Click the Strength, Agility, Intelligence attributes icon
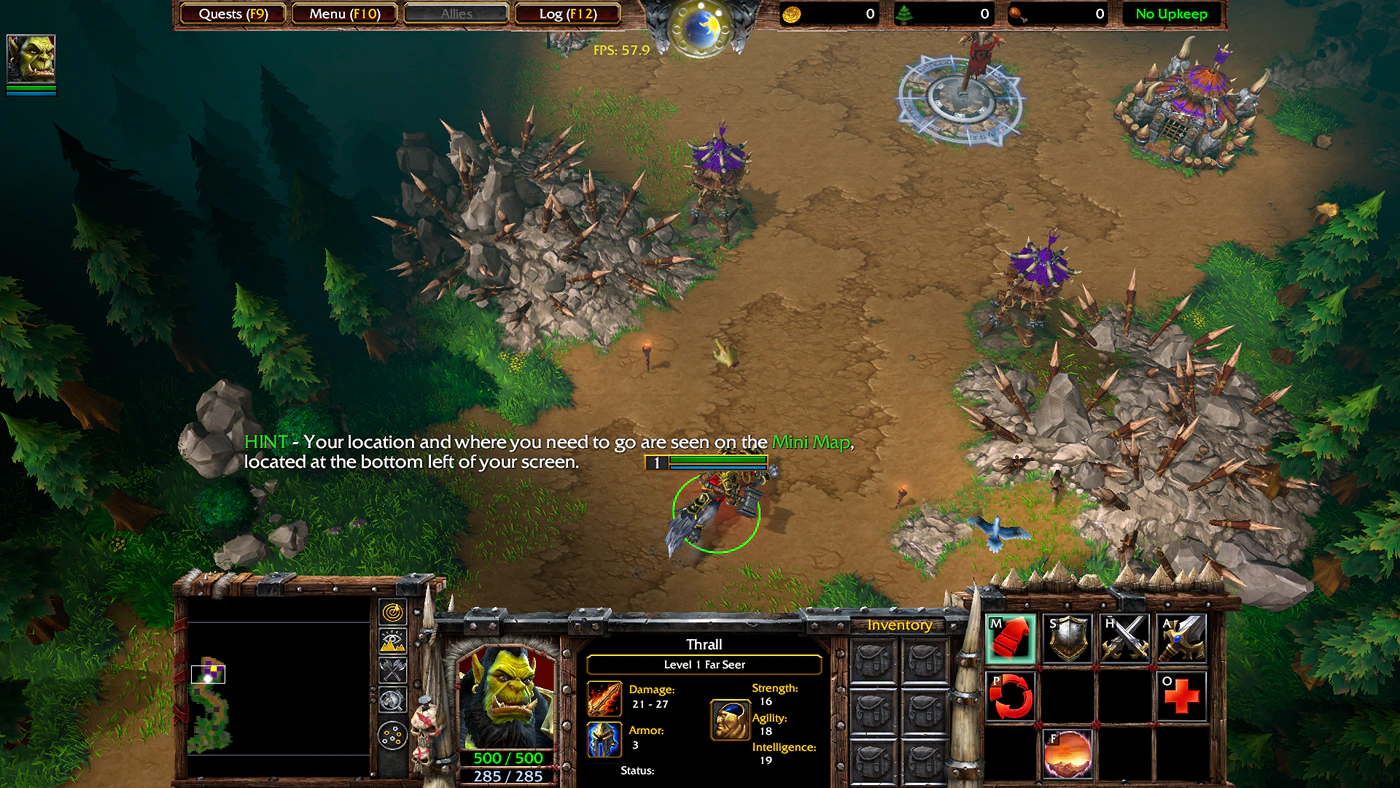This screenshot has height=788, width=1400. tap(730, 720)
